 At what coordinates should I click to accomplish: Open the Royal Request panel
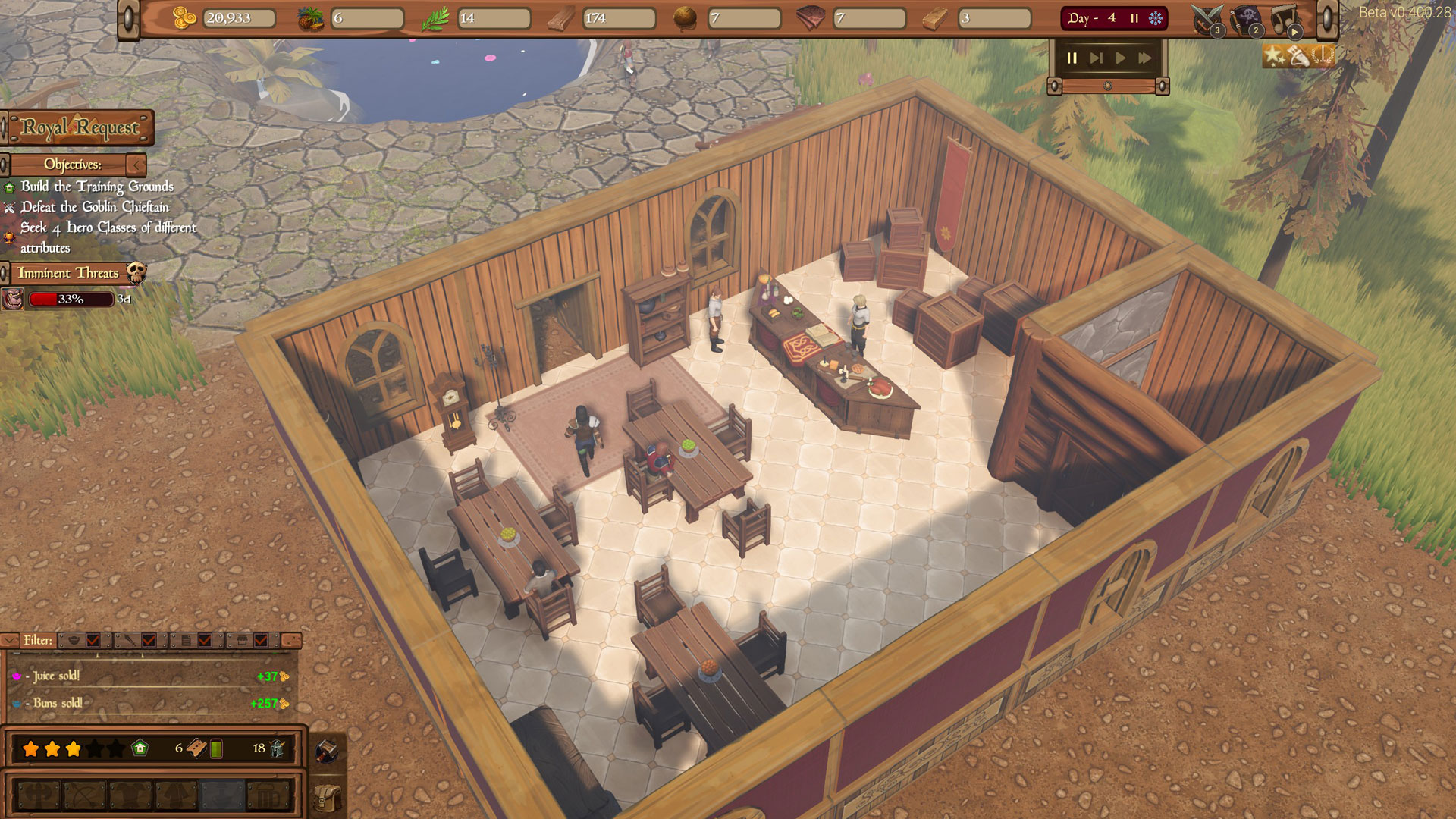pyautogui.click(x=79, y=127)
